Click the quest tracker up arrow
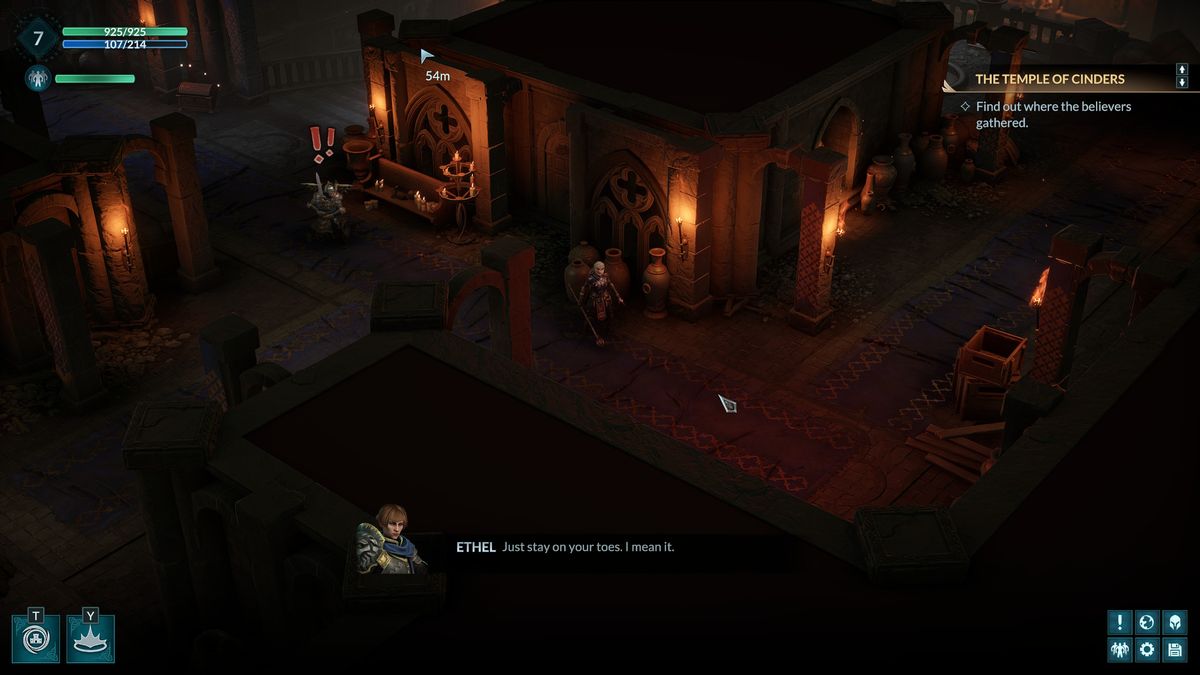 click(x=1182, y=70)
